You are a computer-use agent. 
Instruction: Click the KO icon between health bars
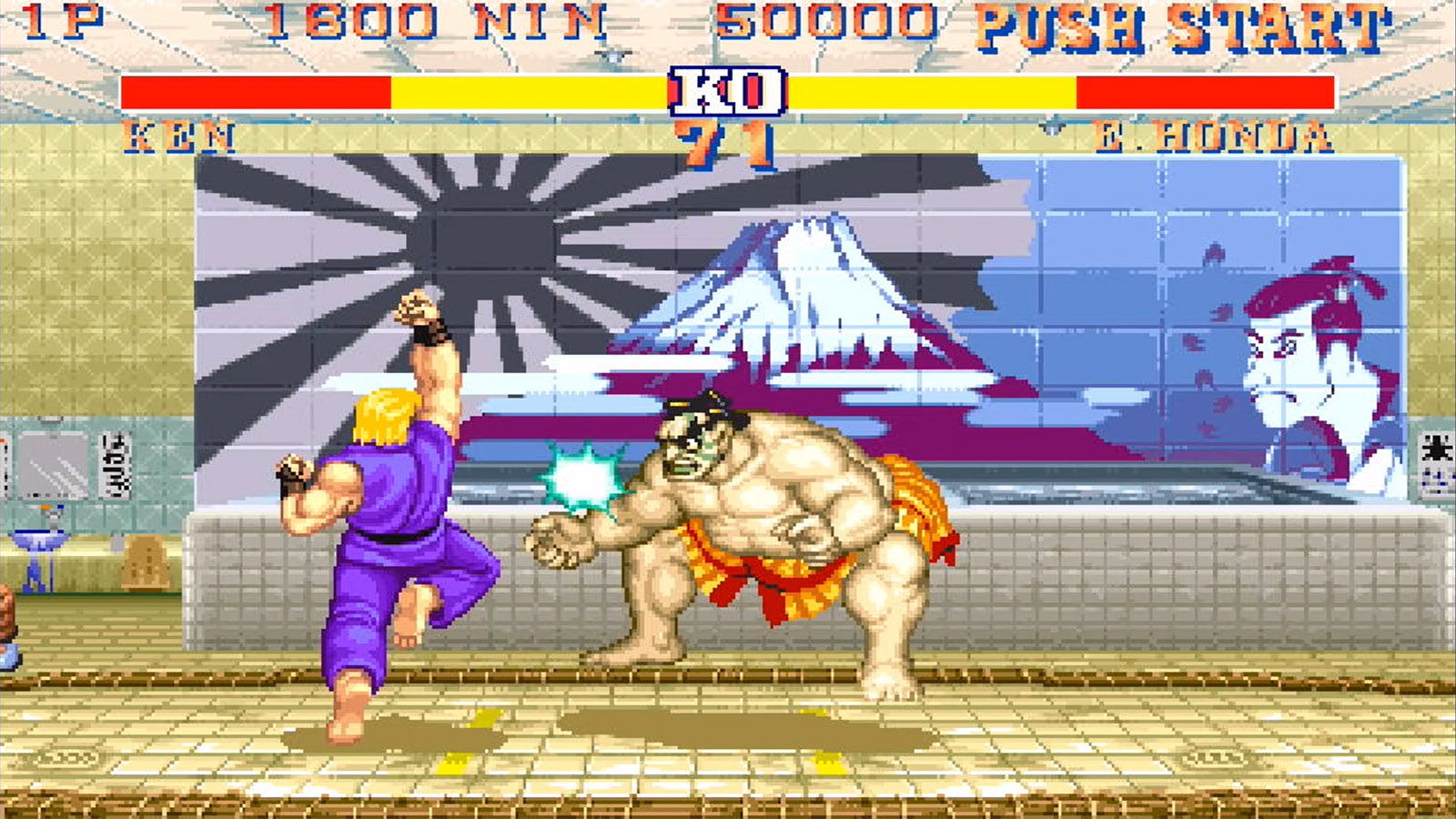pos(728,91)
